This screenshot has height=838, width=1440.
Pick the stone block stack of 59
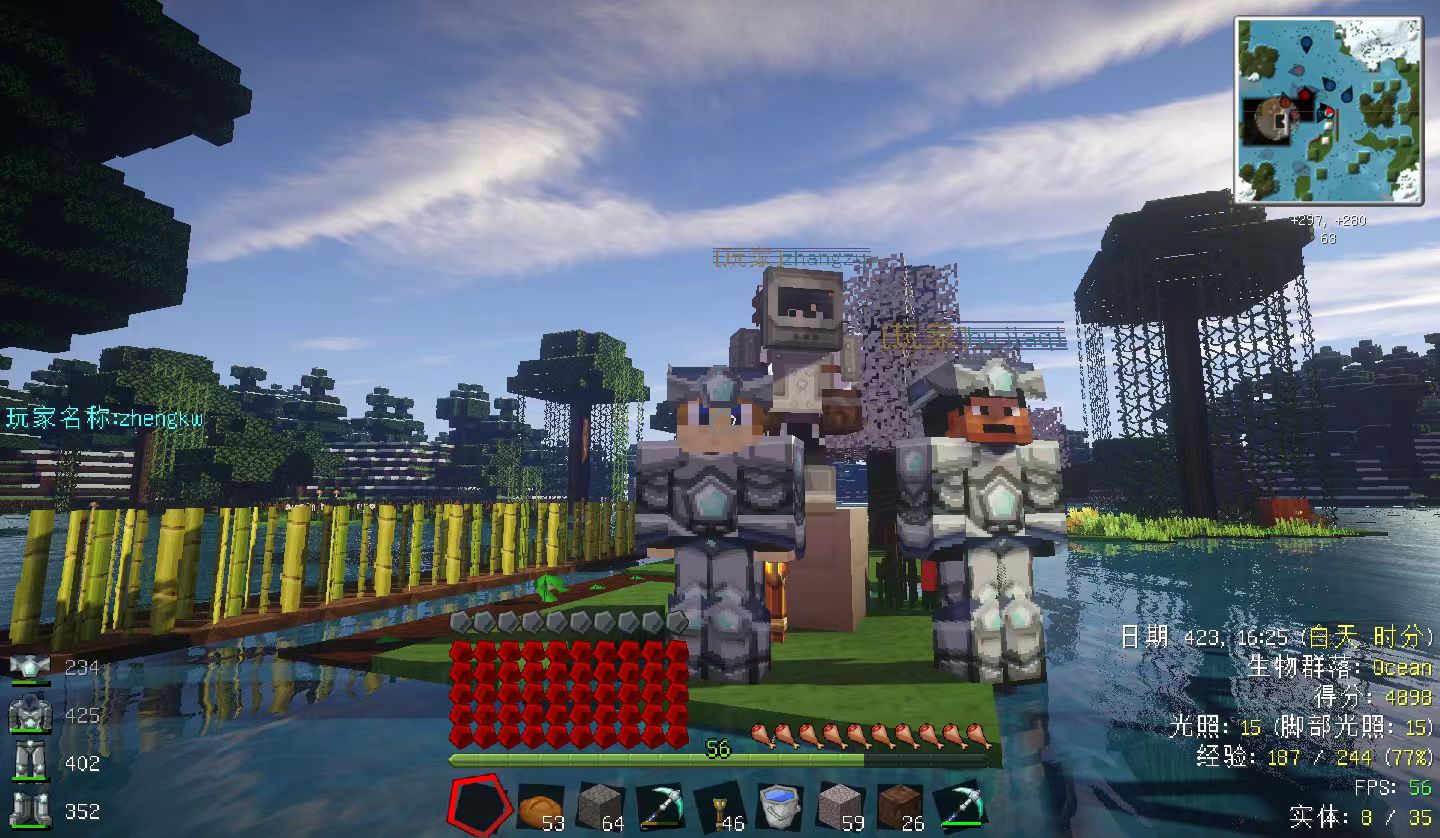tap(839, 805)
